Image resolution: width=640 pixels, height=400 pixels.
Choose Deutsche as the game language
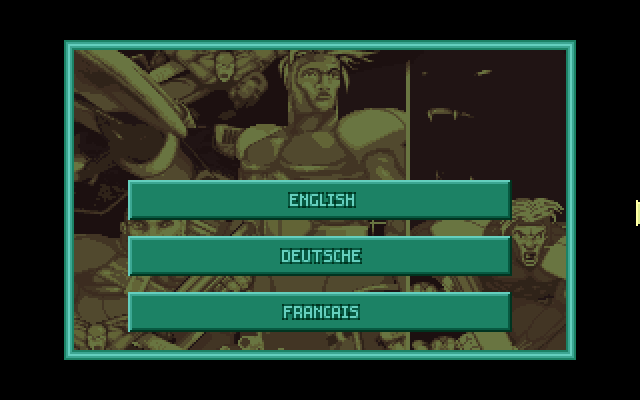[x=320, y=256]
